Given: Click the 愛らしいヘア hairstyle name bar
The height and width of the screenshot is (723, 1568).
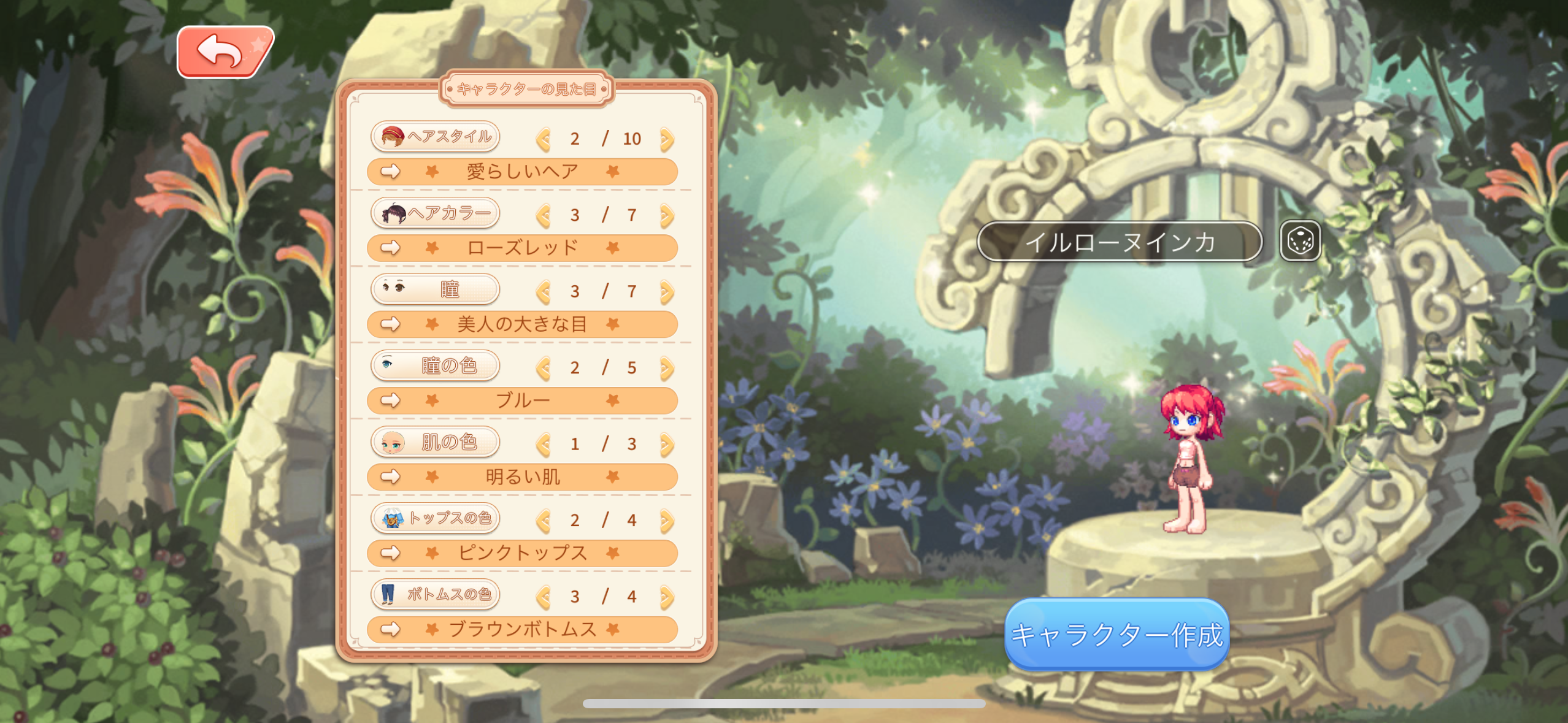Looking at the screenshot, I should pyautogui.click(x=522, y=172).
